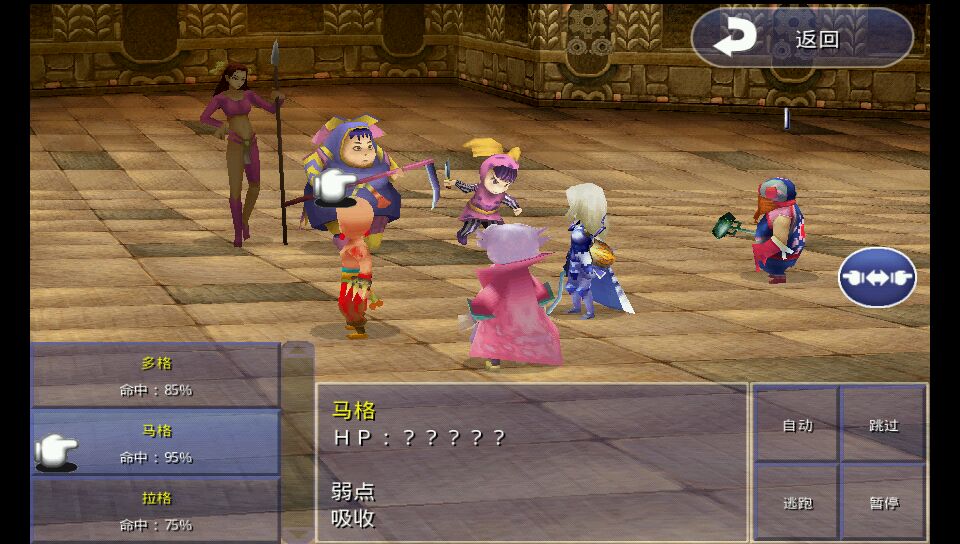Choose 马格 as the attack target
The width and height of the screenshot is (960, 544).
tap(156, 443)
